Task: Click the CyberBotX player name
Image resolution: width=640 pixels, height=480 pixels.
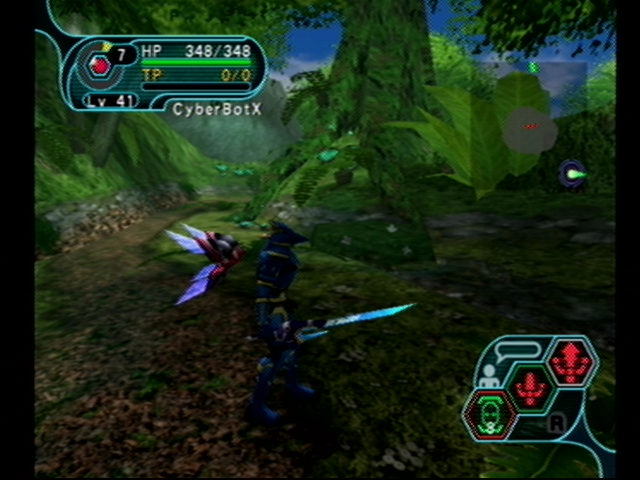Action: coord(217,109)
